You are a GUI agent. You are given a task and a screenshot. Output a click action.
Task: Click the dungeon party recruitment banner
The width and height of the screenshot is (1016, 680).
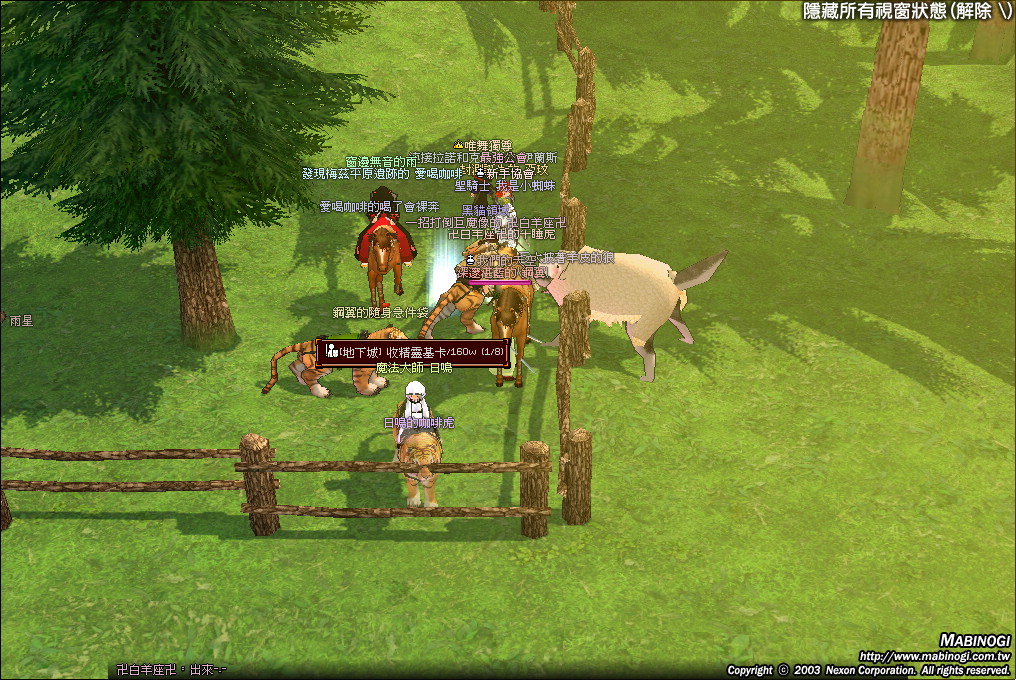413,352
